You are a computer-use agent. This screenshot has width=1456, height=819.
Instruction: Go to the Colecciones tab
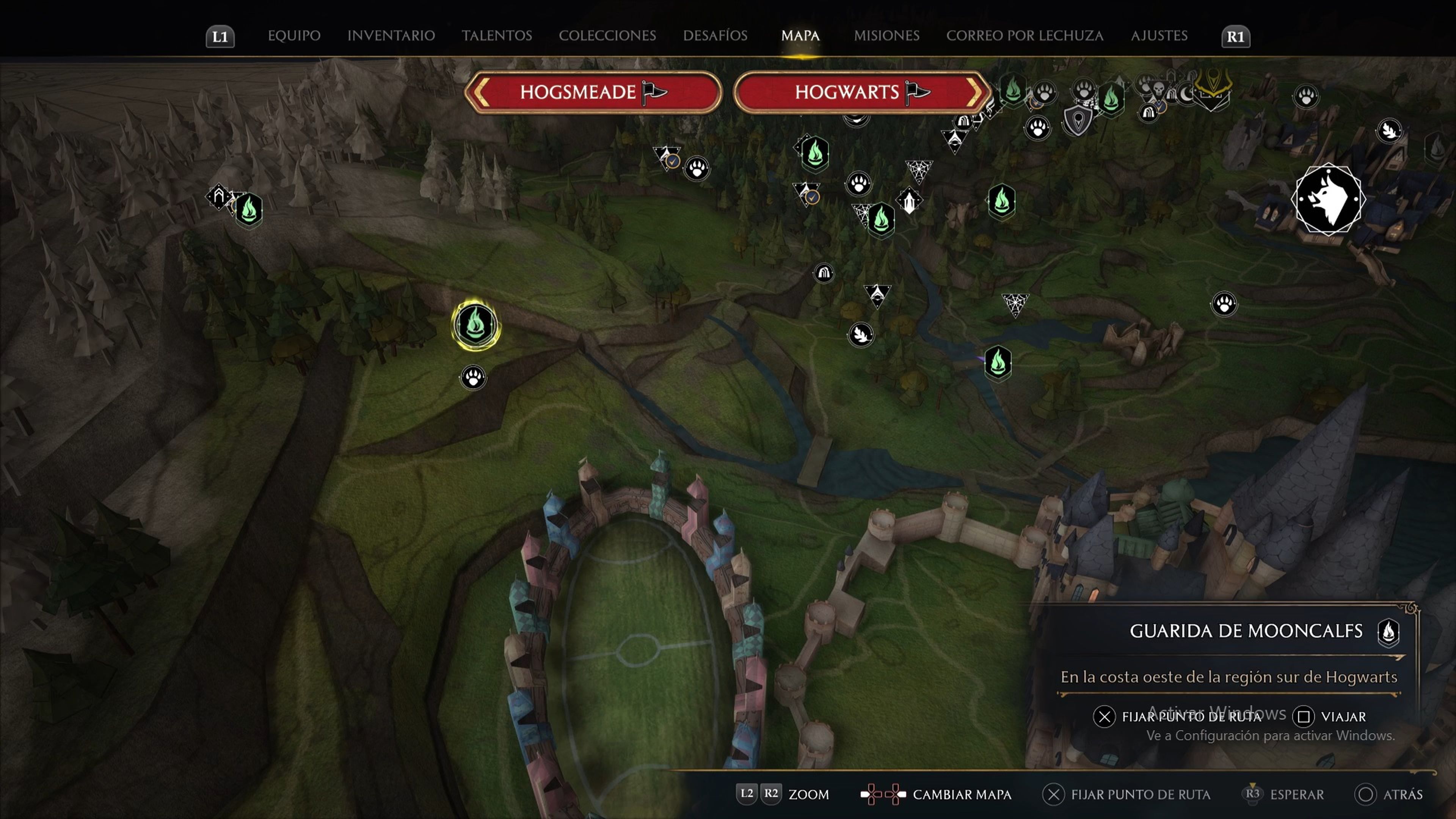point(607,36)
